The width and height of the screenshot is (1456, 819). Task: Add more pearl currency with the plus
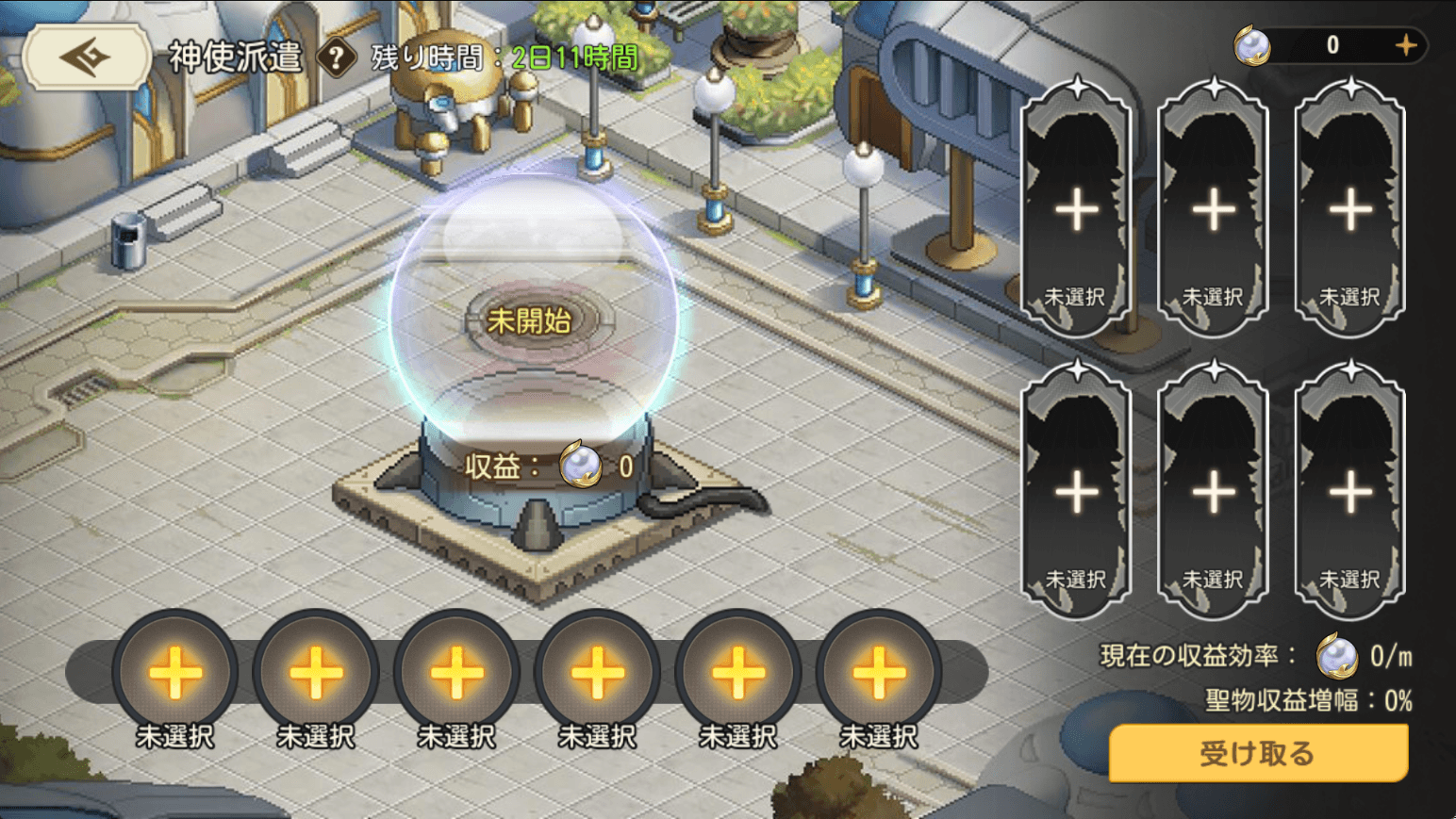pos(1405,45)
